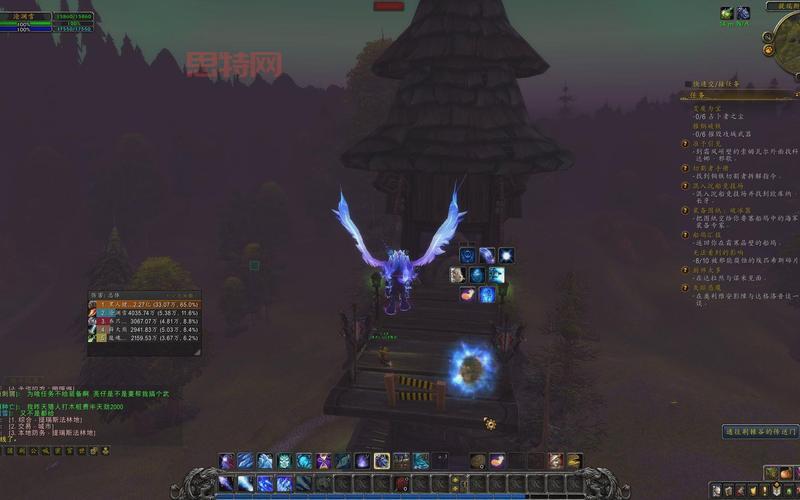Click the red item in the lower action bar
Screen dimensions: 800x500
click(401, 484)
